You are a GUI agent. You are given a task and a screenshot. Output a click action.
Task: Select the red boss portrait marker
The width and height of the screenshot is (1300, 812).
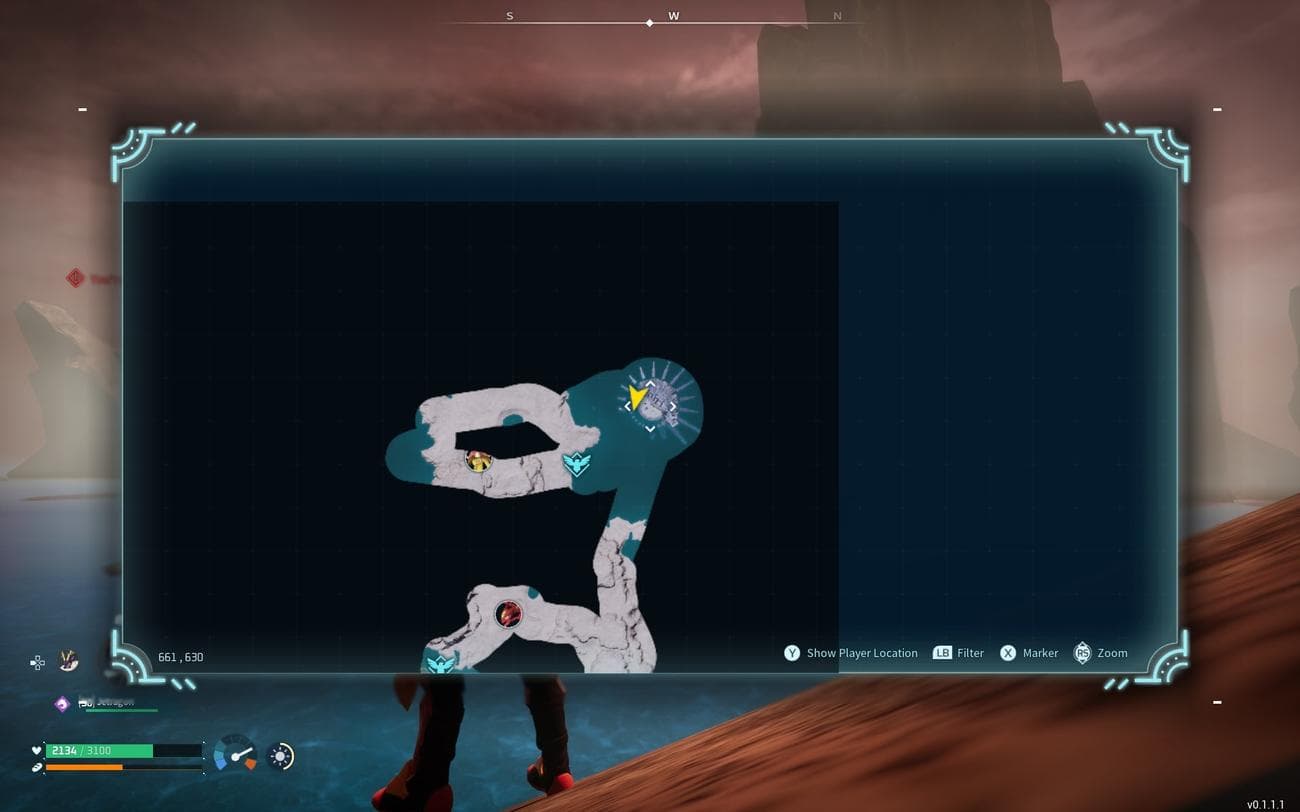509,613
